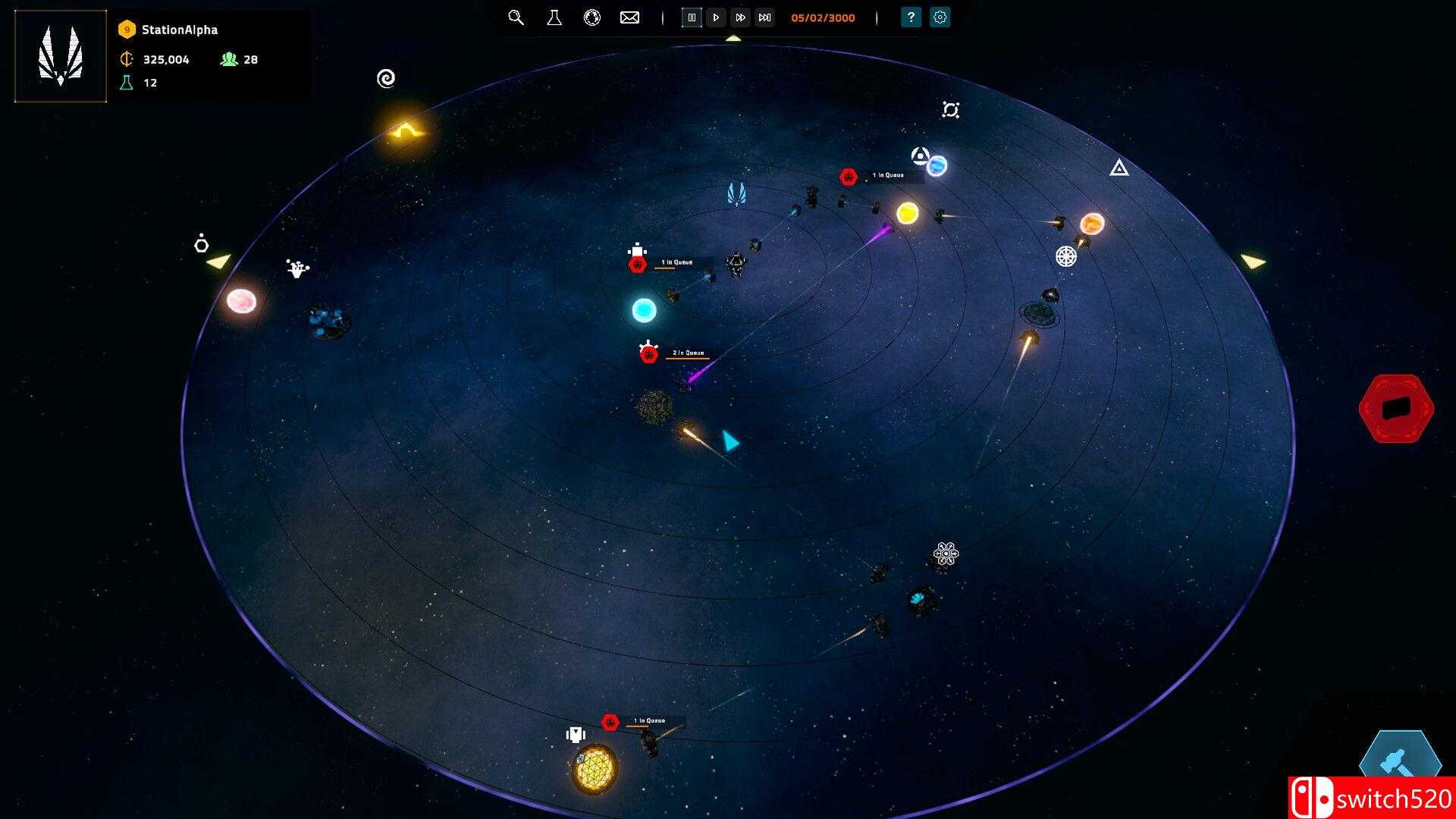
Task: Enable normal speed playback
Action: [717, 17]
